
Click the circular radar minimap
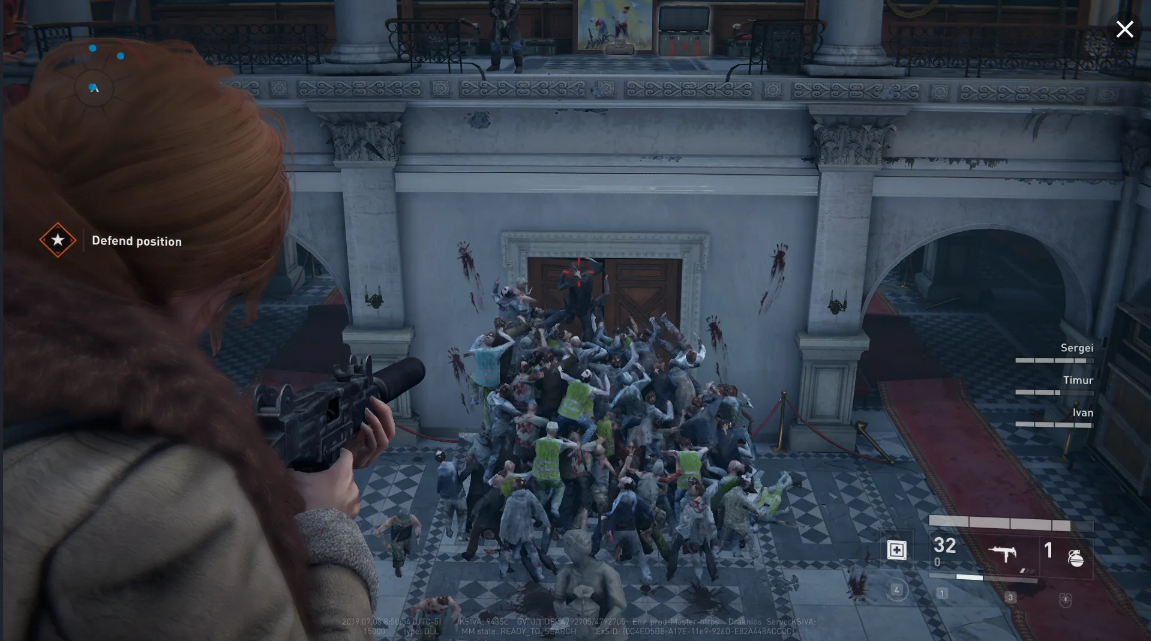[94, 87]
